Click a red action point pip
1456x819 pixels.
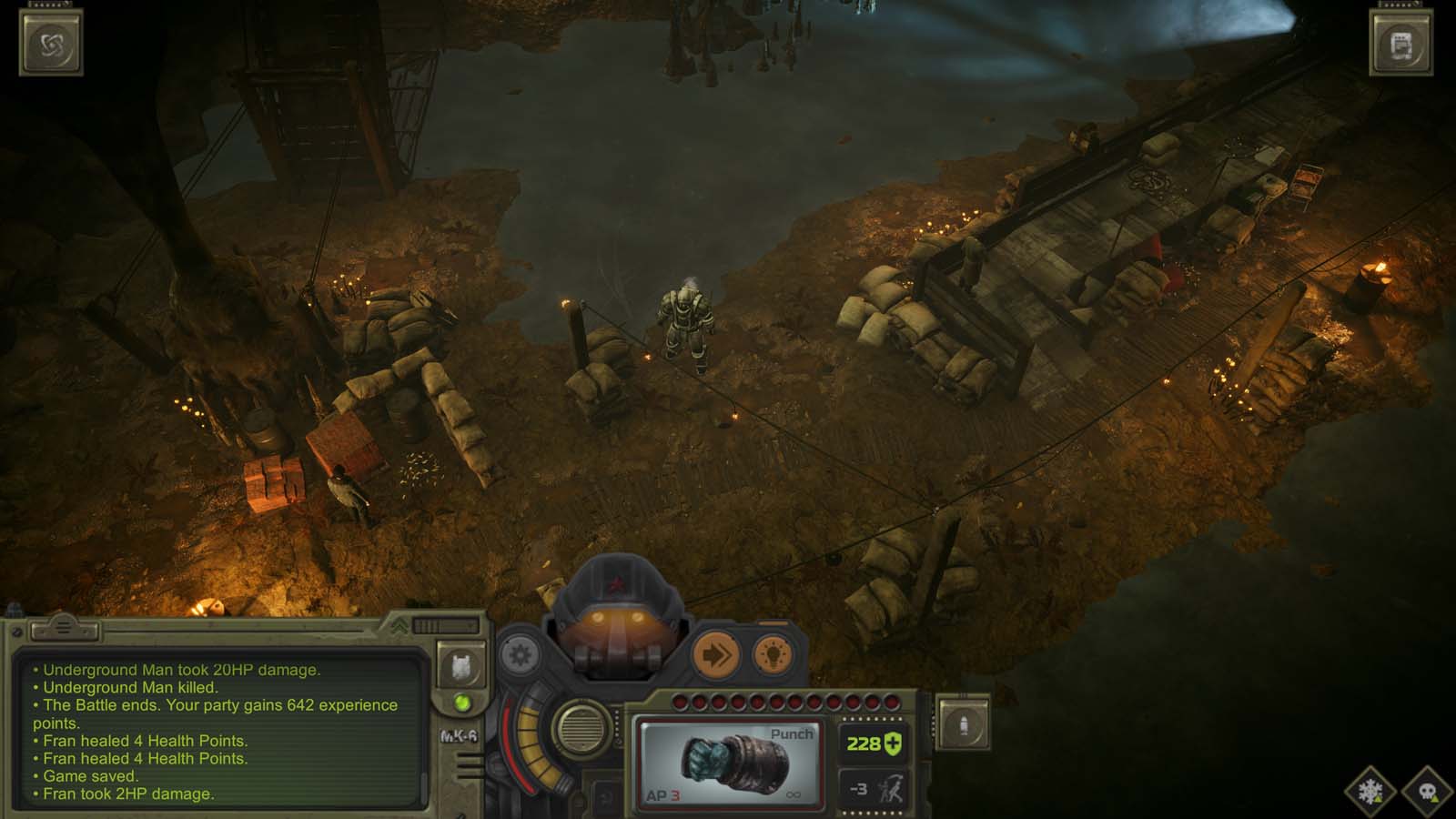coord(680,703)
